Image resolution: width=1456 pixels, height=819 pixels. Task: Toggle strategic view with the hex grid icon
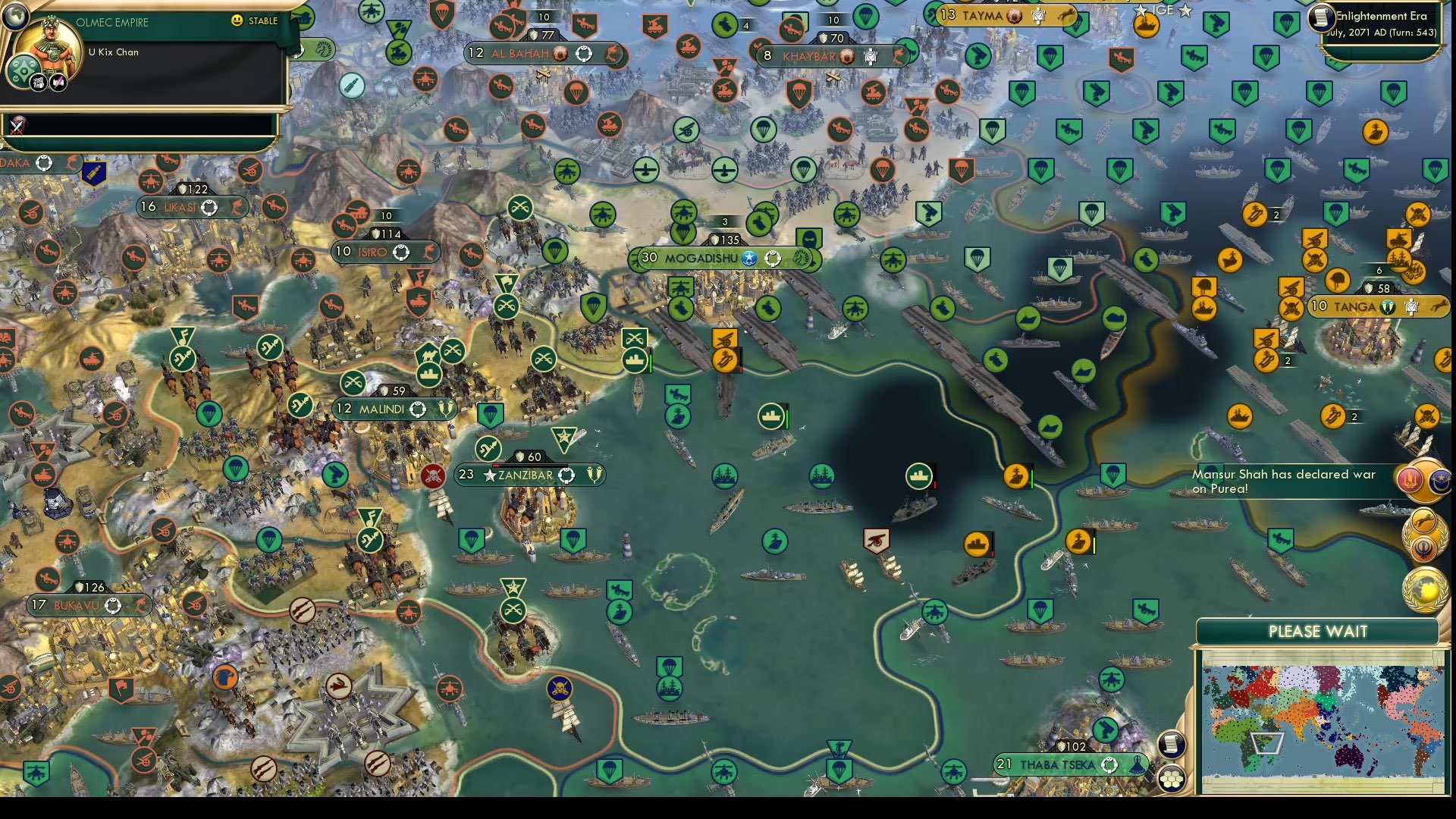coord(1172,778)
